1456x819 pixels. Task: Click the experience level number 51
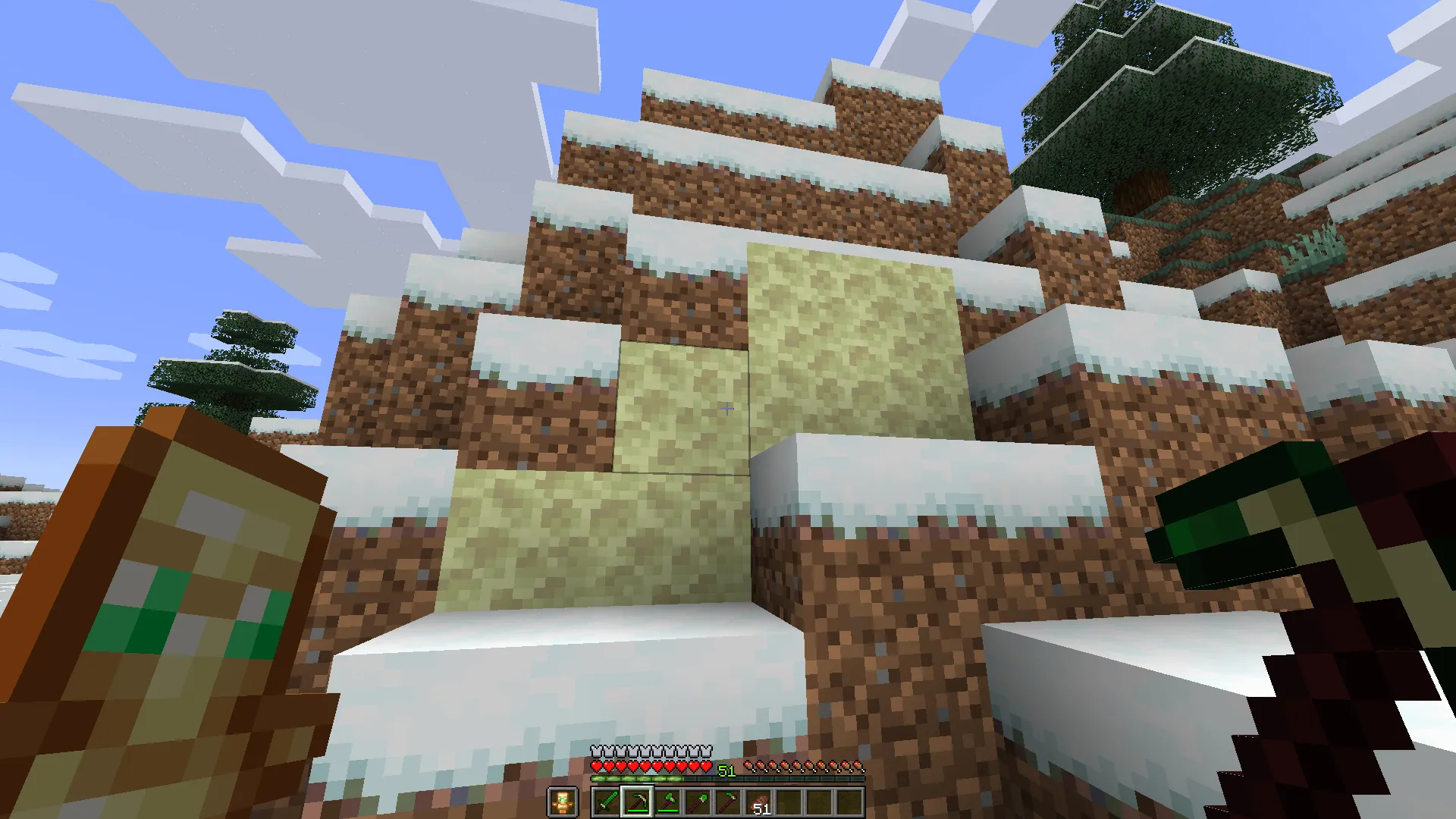pyautogui.click(x=726, y=769)
